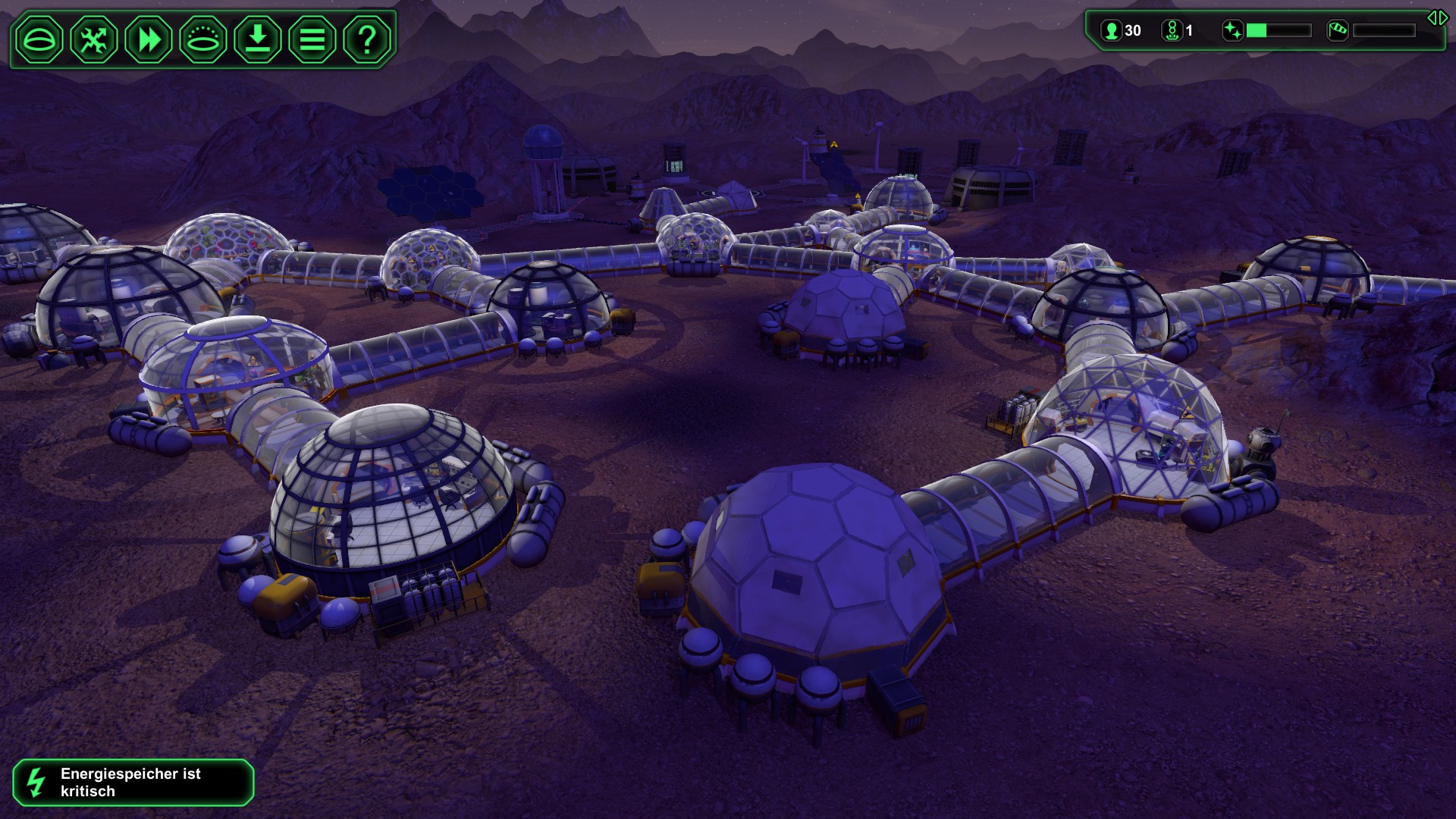Image resolution: width=1456 pixels, height=819 pixels.
Task: Click the question mark help icon
Action: [367, 39]
